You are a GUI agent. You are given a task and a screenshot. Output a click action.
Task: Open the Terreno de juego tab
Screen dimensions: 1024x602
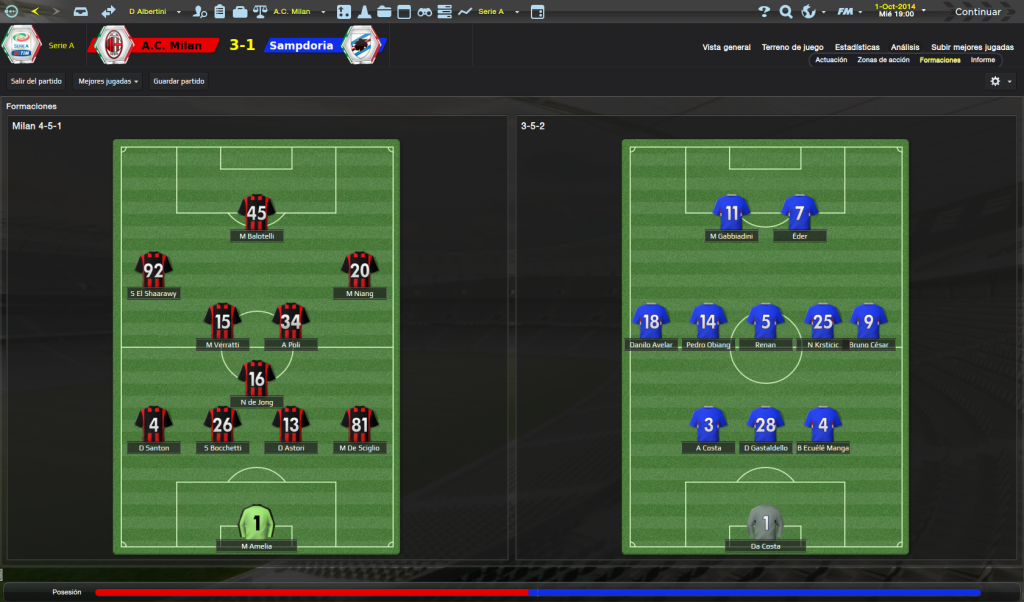click(792, 47)
